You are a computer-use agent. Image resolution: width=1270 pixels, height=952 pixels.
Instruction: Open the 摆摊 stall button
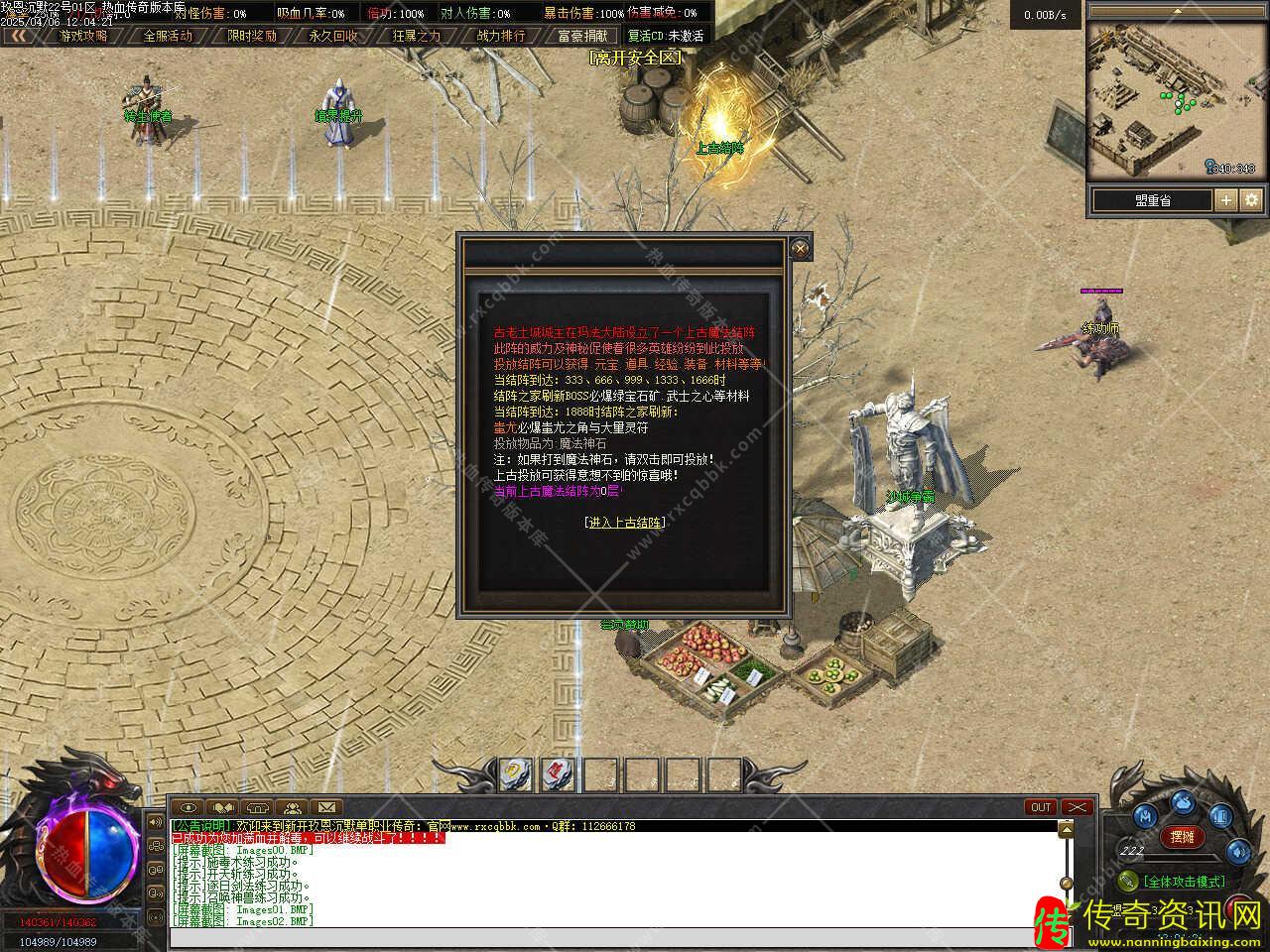[x=1181, y=836]
